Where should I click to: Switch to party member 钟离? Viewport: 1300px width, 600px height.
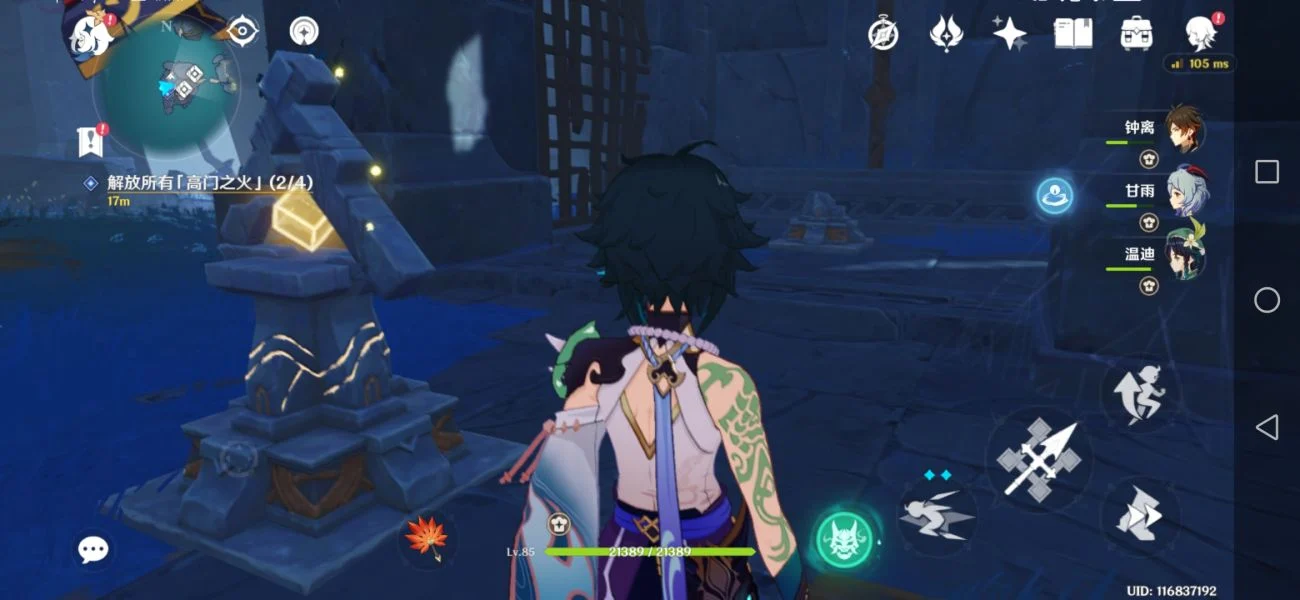1184,130
